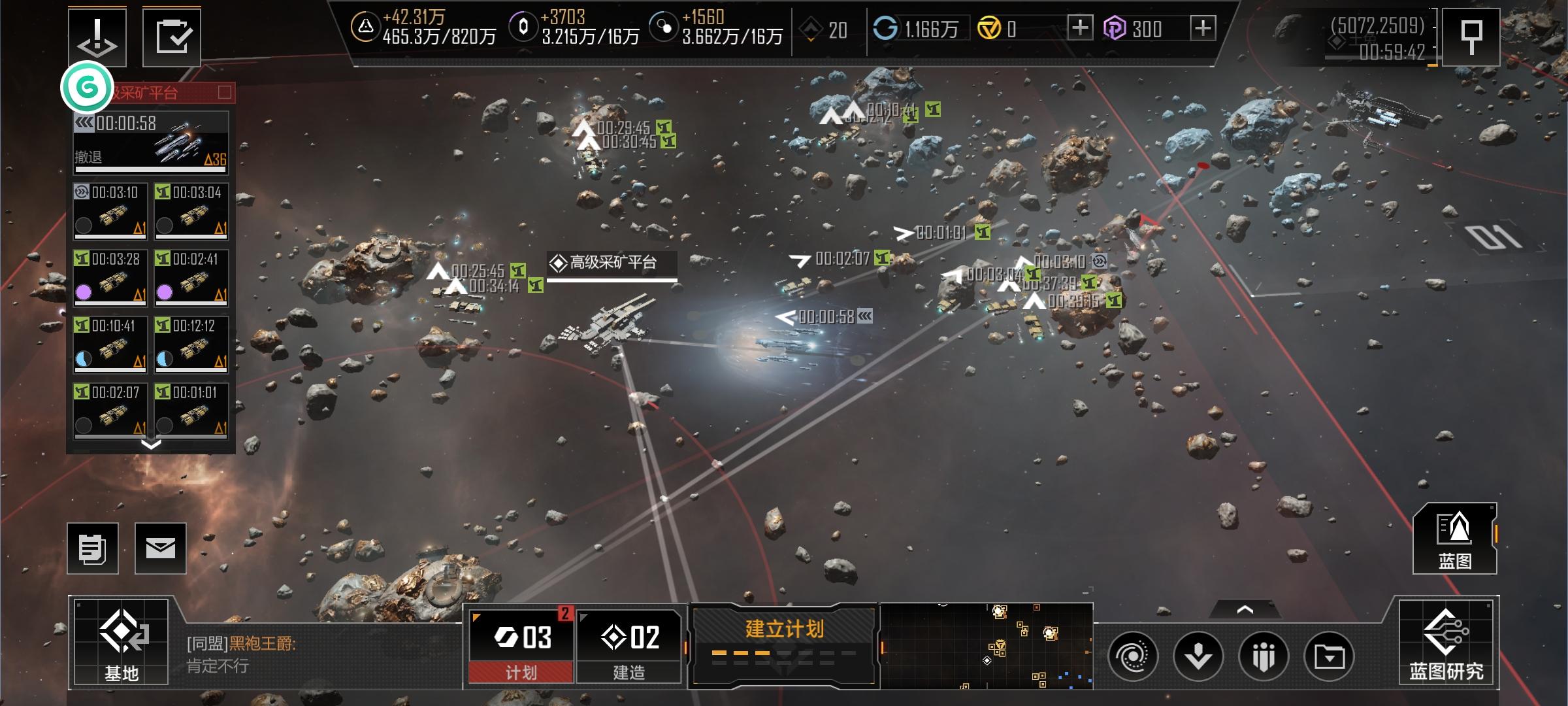Open the checklist tasks icon

[172, 37]
